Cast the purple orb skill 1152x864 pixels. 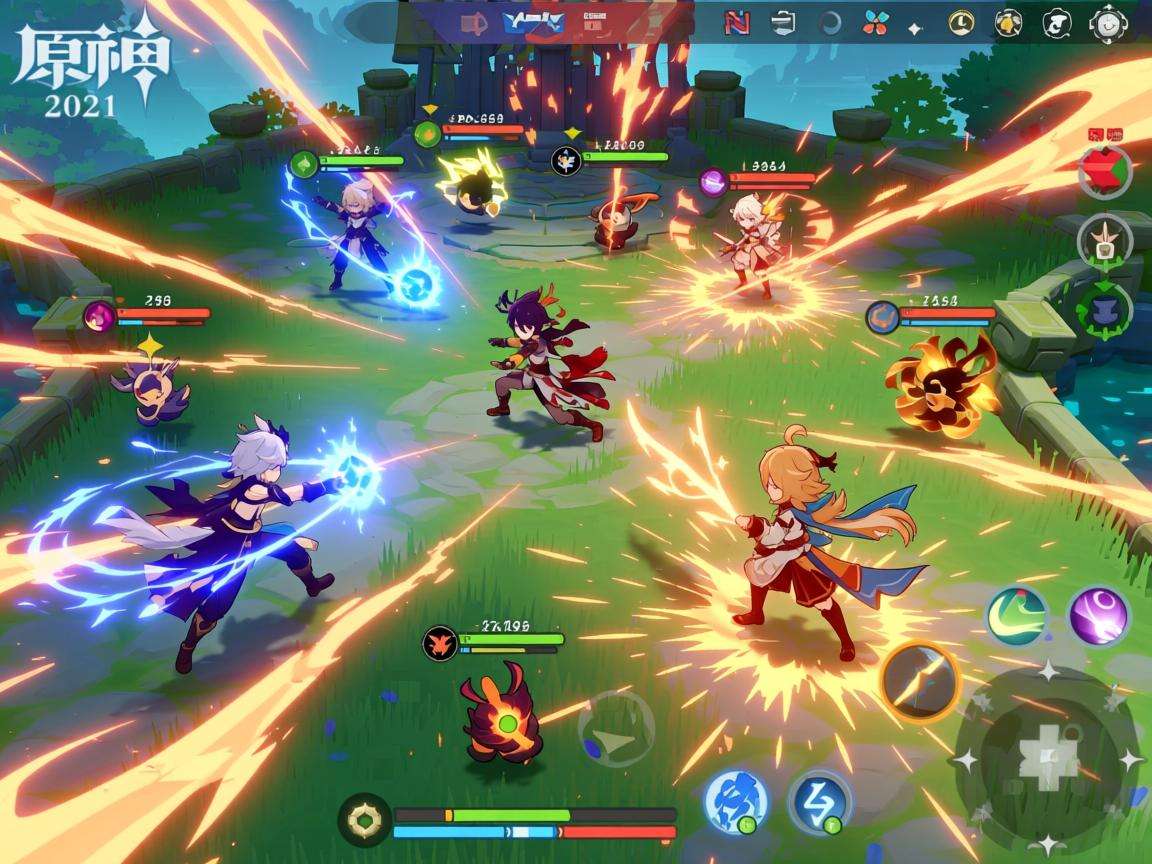click(1098, 616)
